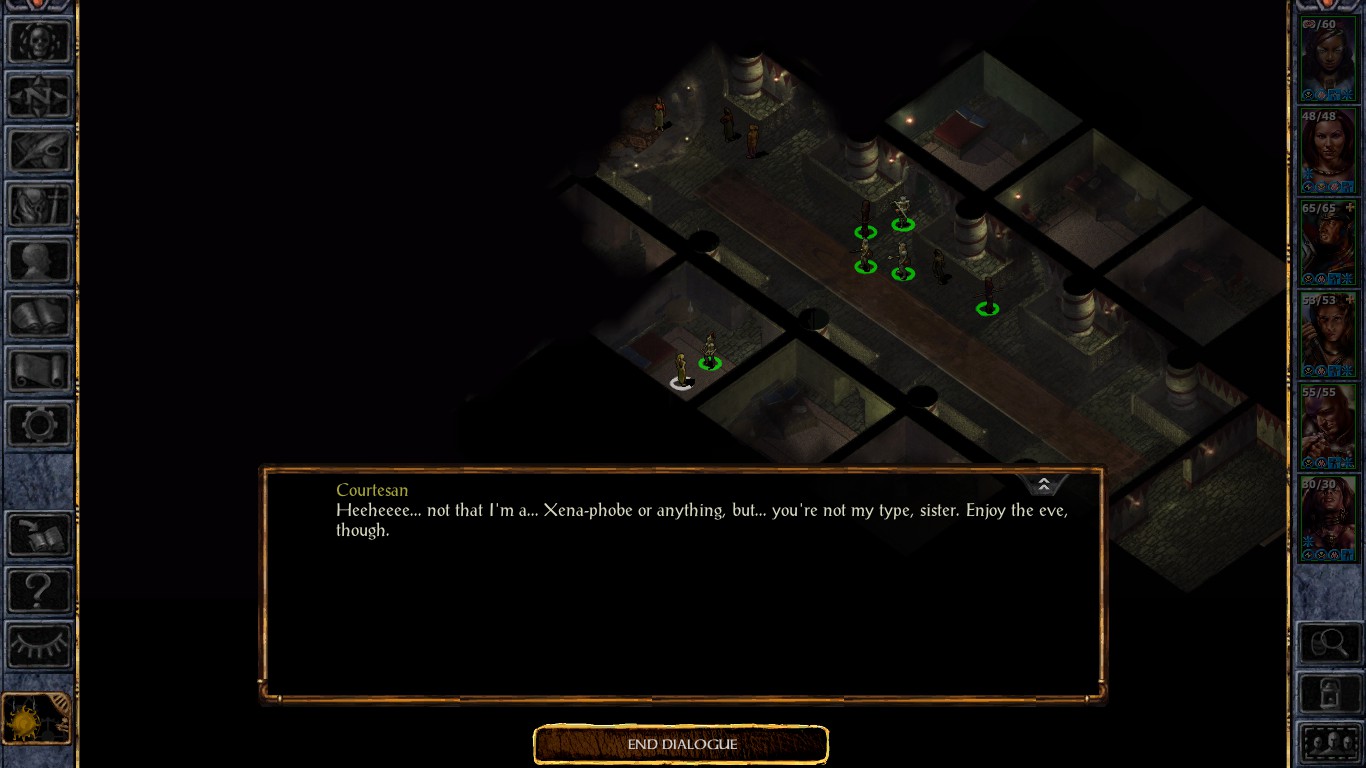This screenshot has width=1366, height=768.
Task: Select the portrait with 65/65 hit points
Action: tap(1328, 243)
